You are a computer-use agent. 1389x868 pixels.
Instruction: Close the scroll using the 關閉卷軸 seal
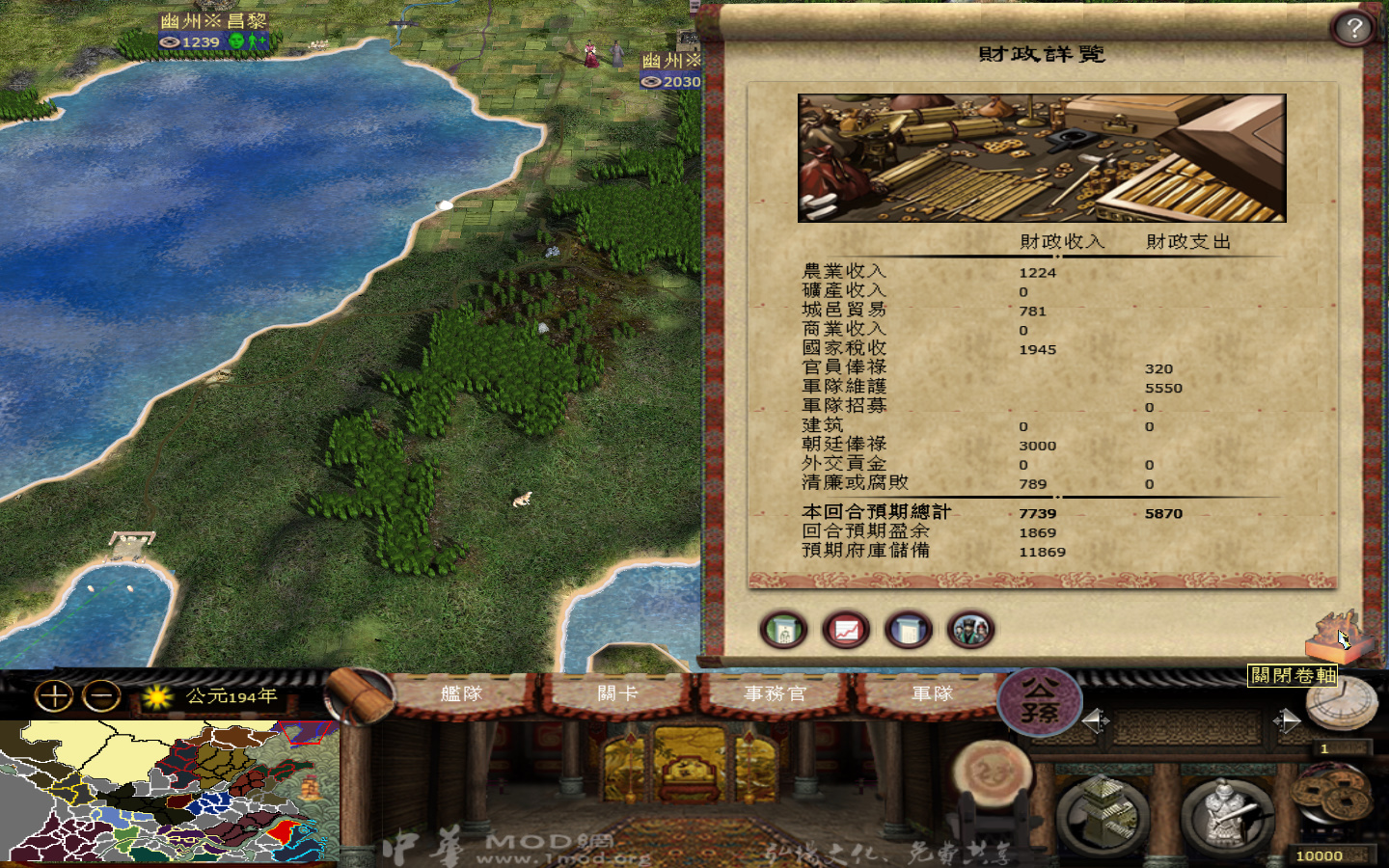1339,637
